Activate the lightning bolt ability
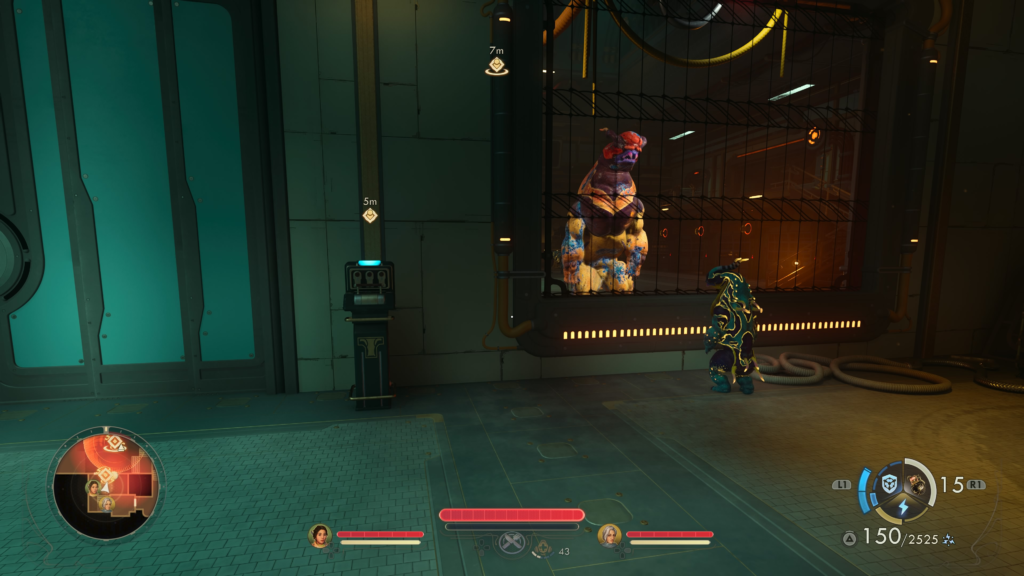Image resolution: width=1024 pixels, height=576 pixels. [903, 507]
